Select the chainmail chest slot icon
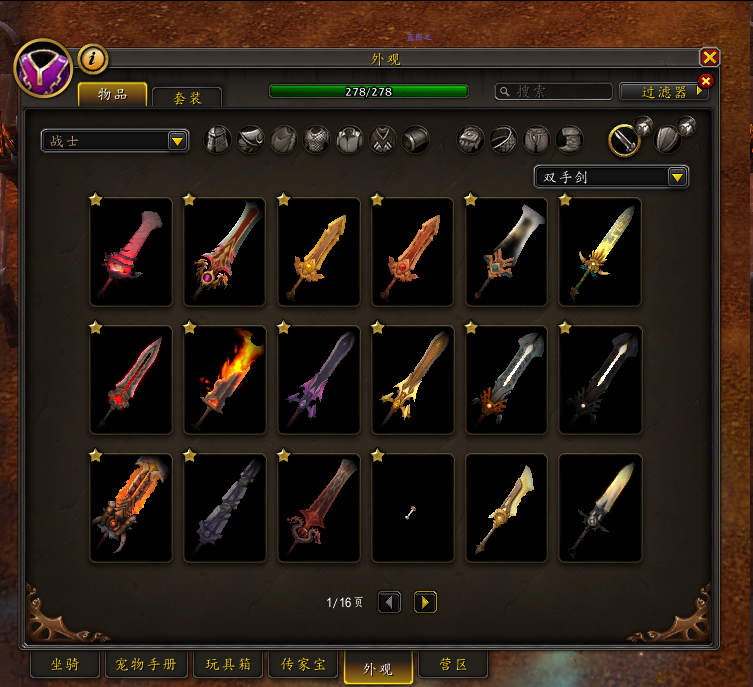Image resolution: width=753 pixels, height=687 pixels. pyautogui.click(x=317, y=139)
